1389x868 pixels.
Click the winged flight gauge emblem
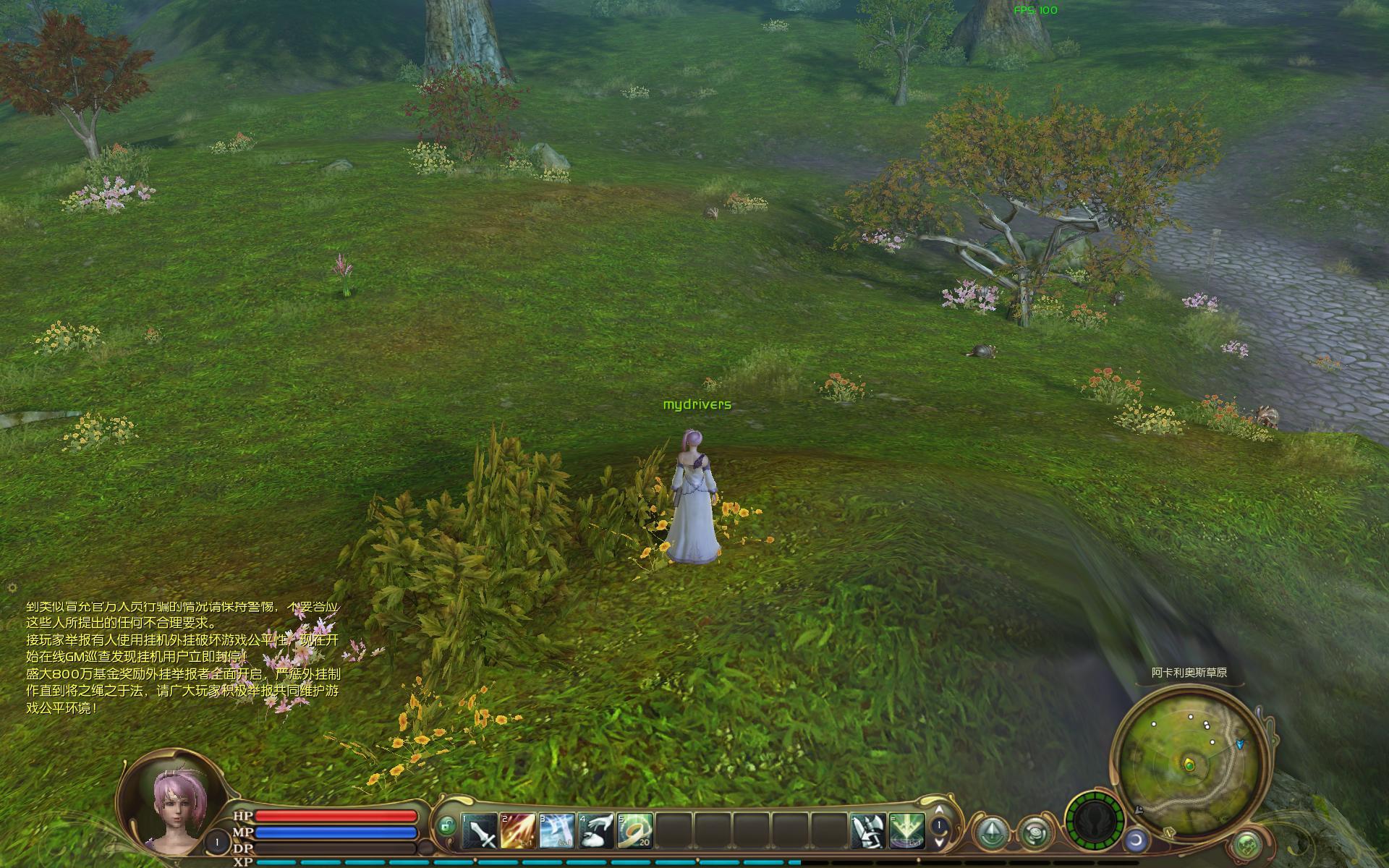click(x=1095, y=822)
